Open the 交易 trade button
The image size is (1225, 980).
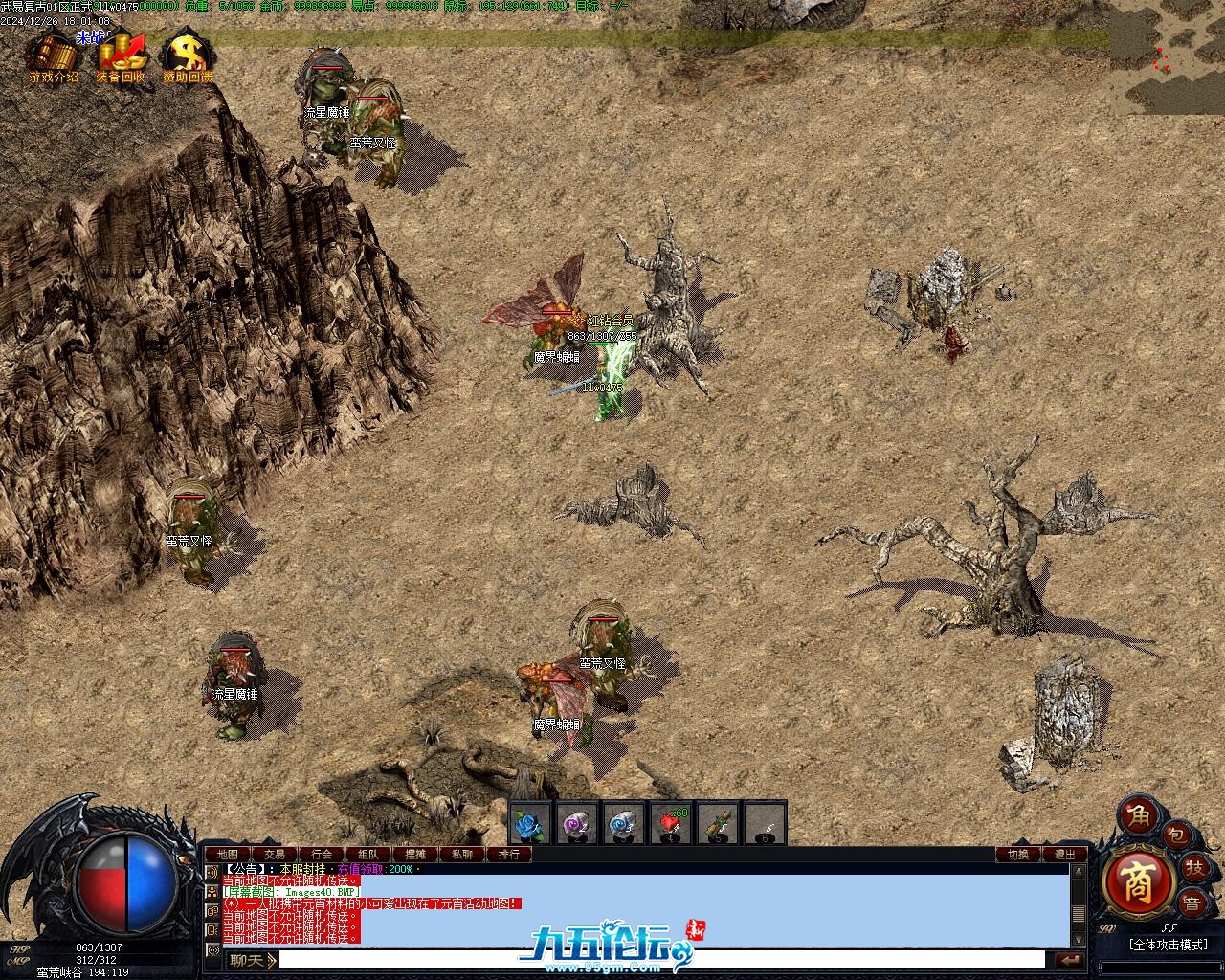(275, 855)
